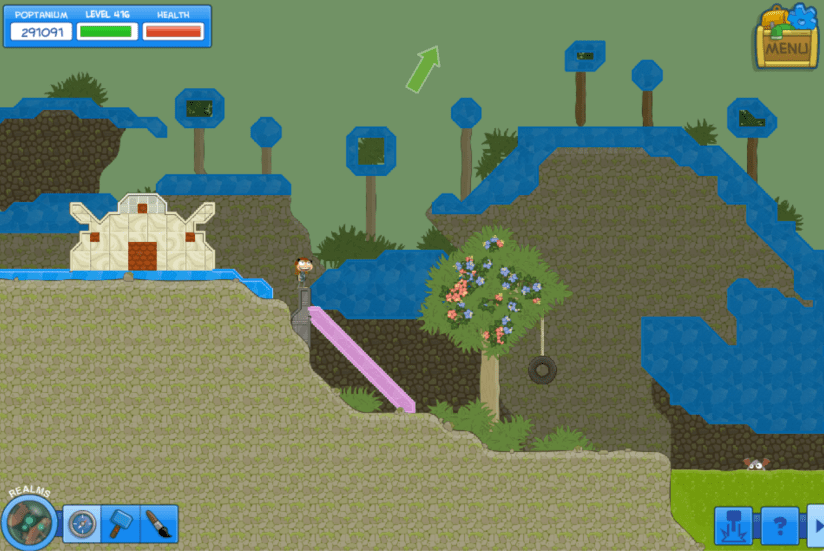824x551 pixels.
Task: Select the hammer tool
Action: 121,523
